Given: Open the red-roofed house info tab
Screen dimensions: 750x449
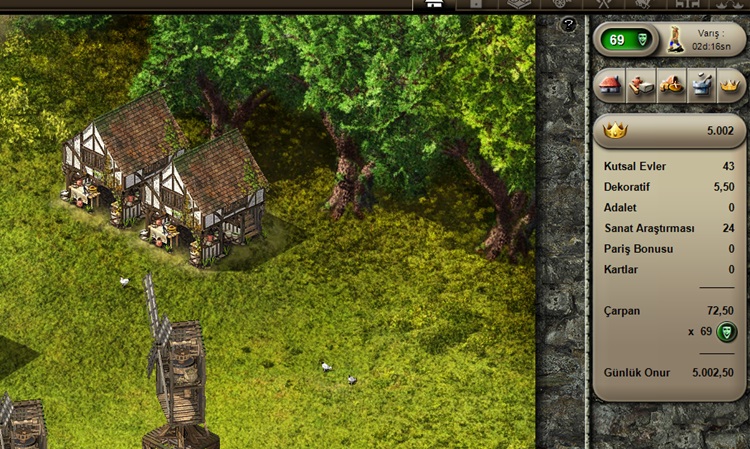Looking at the screenshot, I should coord(609,86).
